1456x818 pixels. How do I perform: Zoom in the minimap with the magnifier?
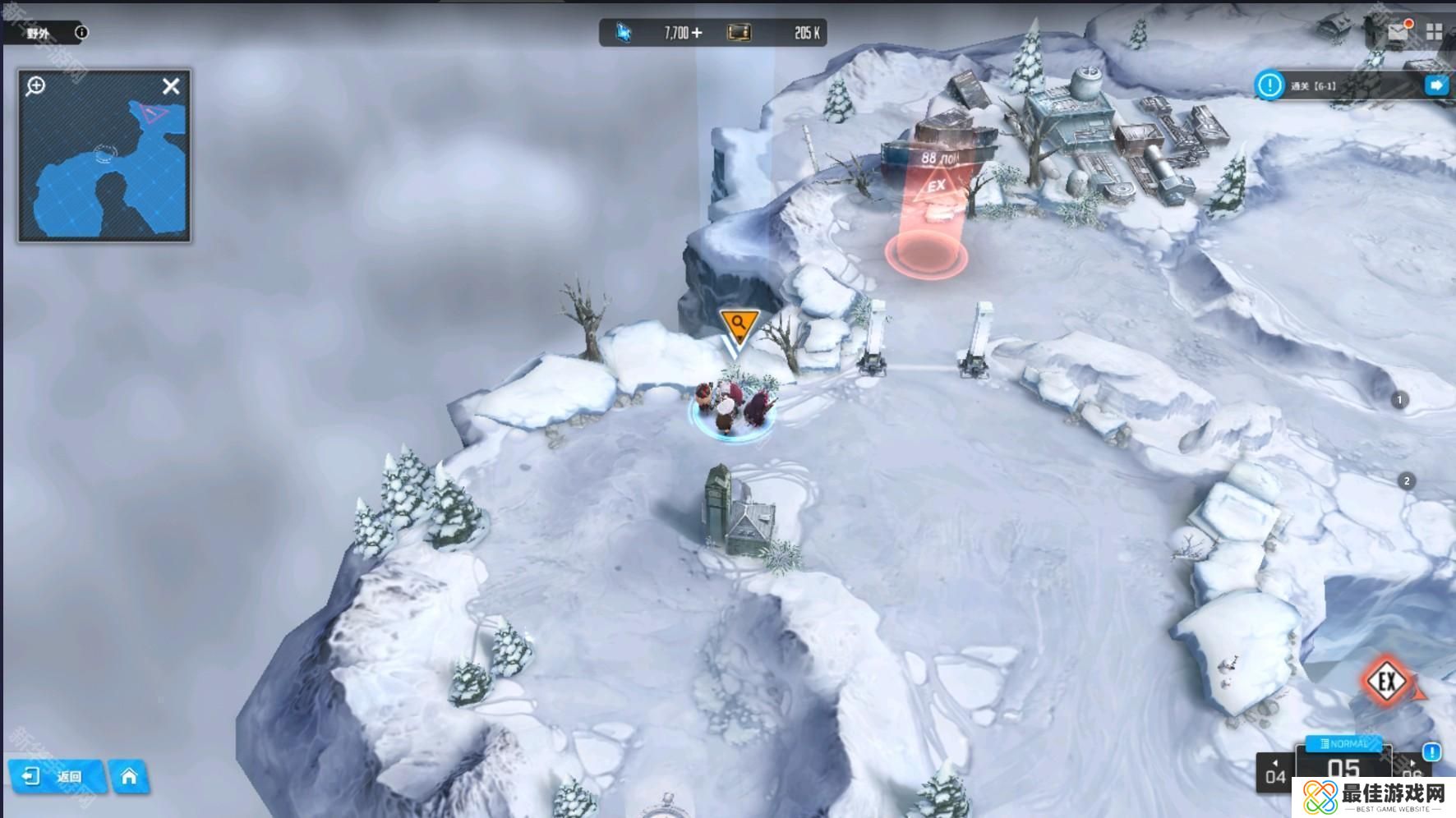point(35,85)
